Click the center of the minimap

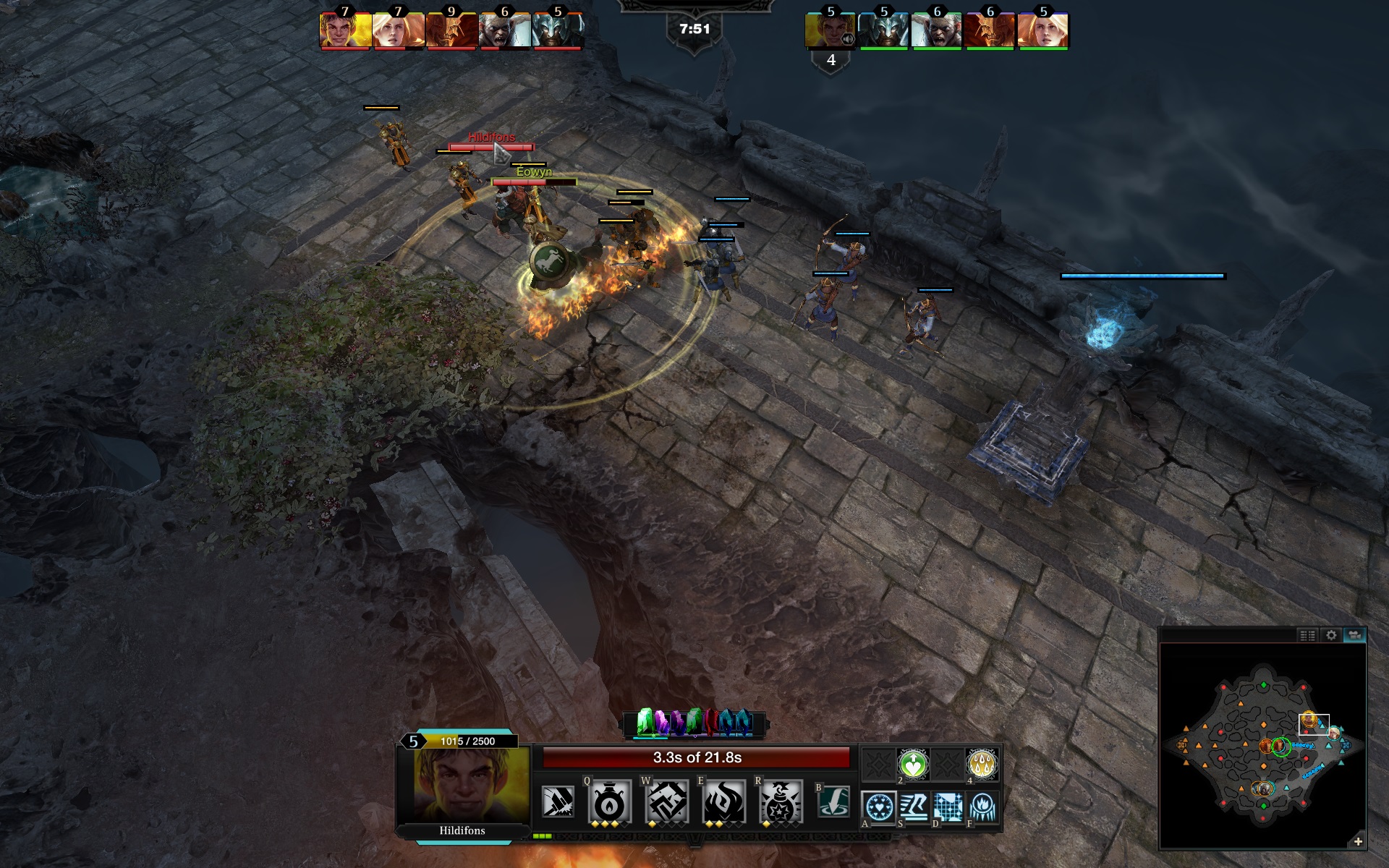(1262, 745)
